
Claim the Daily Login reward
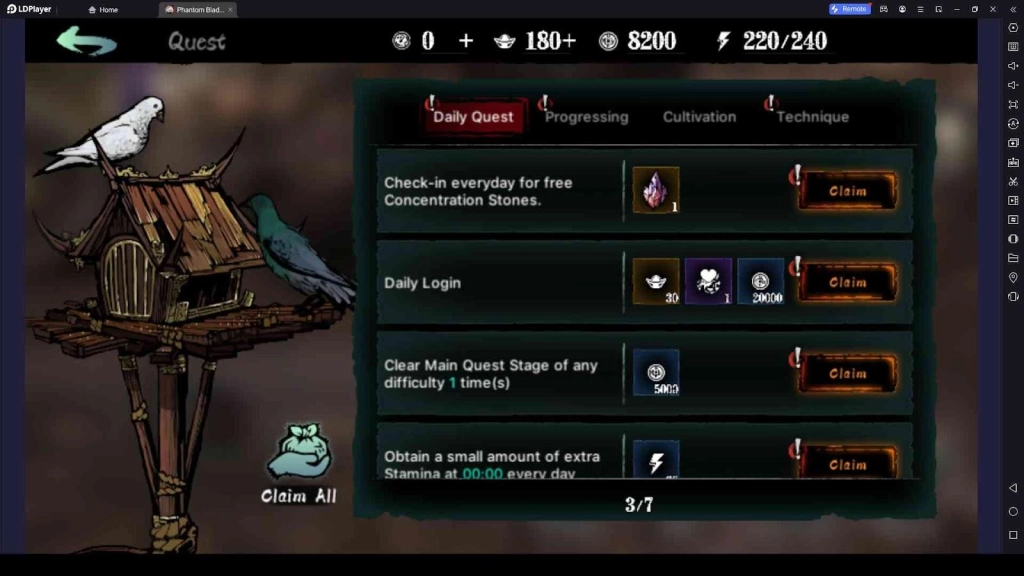pyautogui.click(x=847, y=283)
